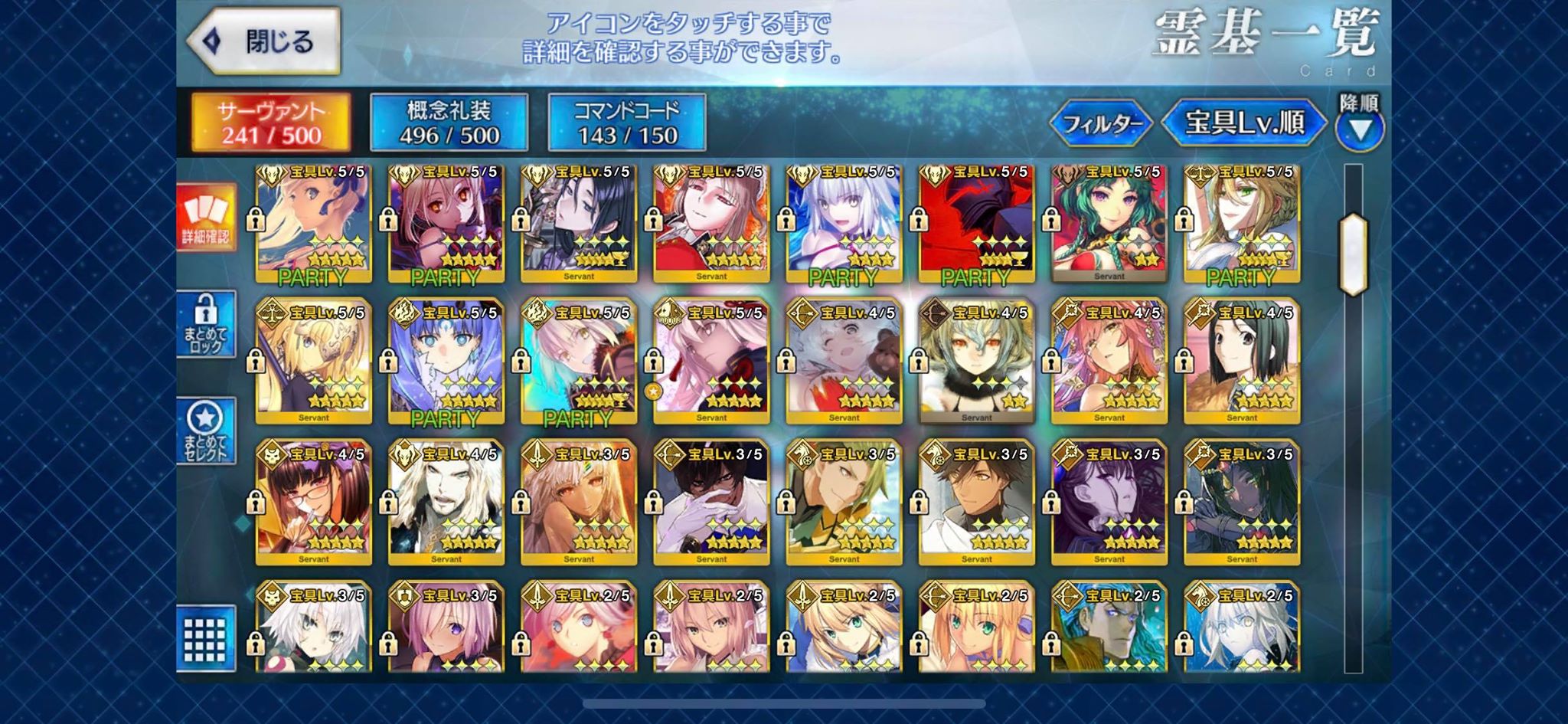The width and height of the screenshot is (1568, 724).
Task: Tap the まとめてセレクト star button
Action: 205,431
